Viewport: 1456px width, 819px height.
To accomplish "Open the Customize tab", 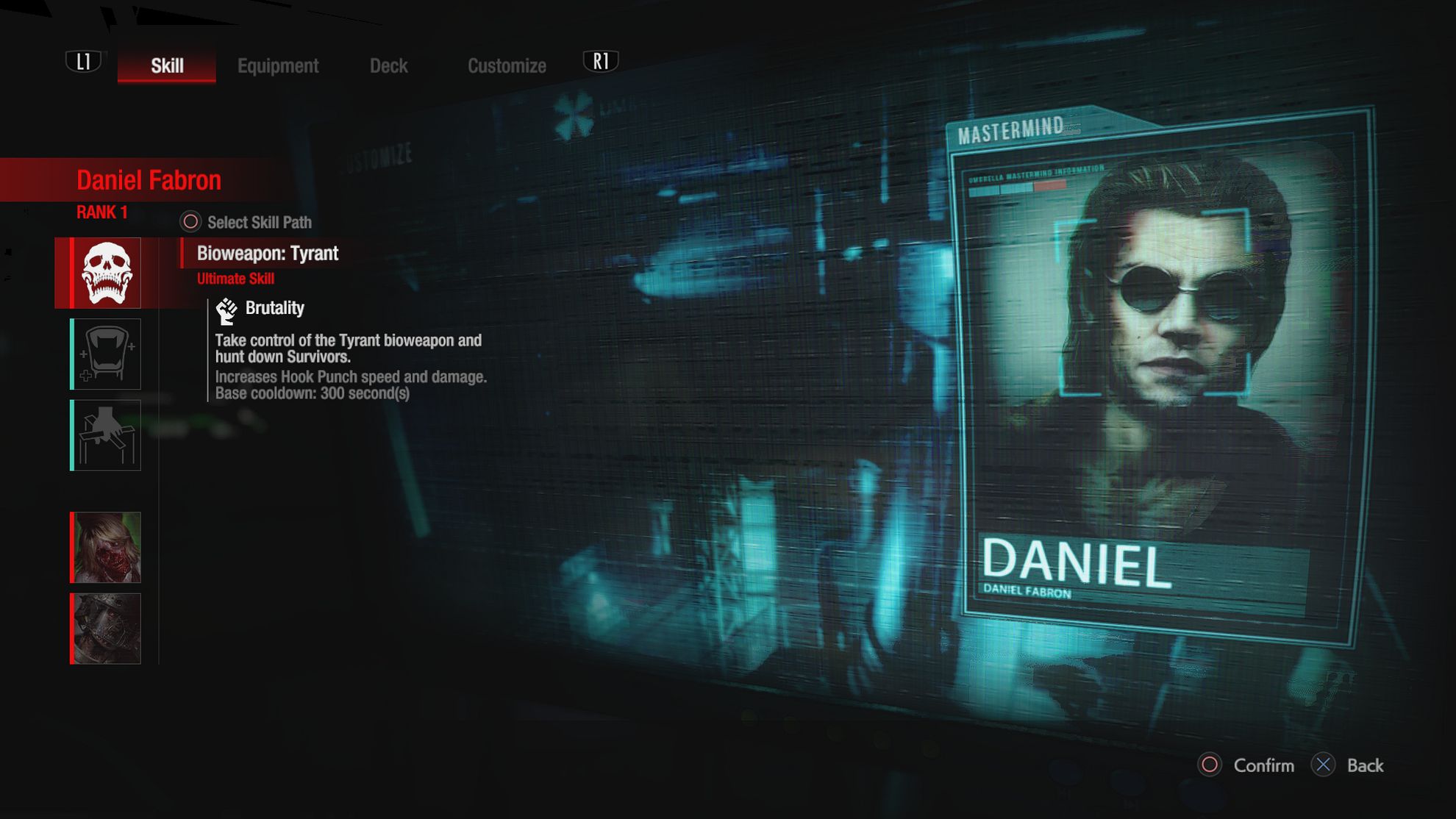I will [x=507, y=65].
